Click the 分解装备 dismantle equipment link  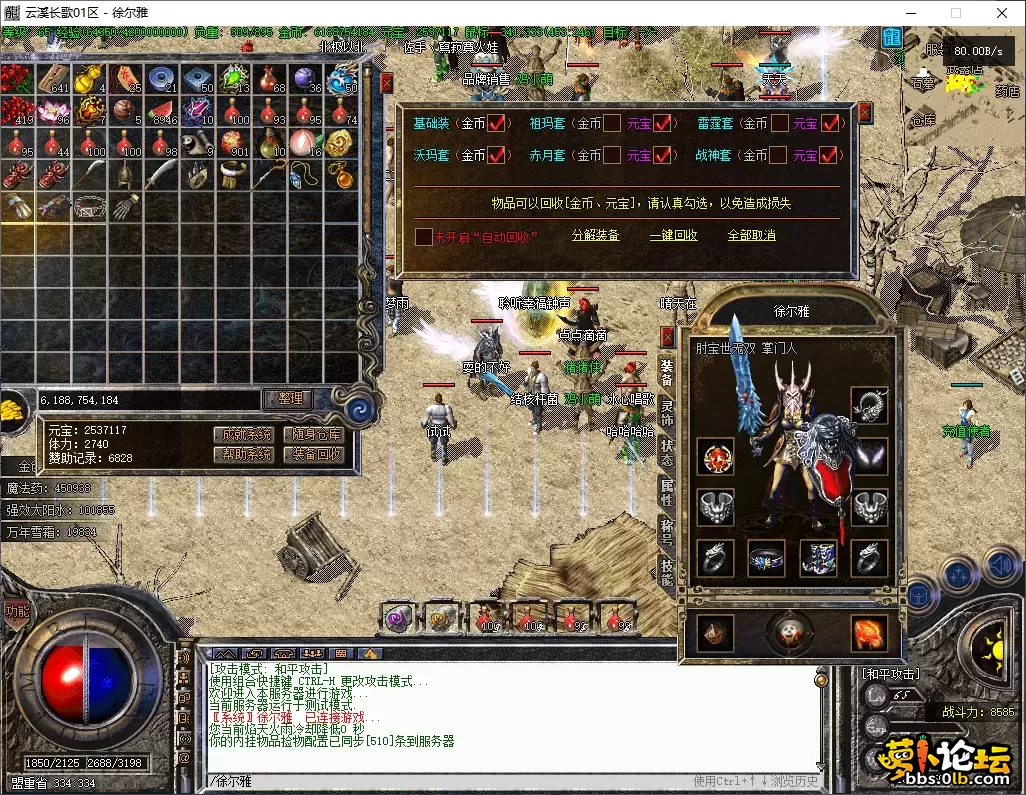pyautogui.click(x=595, y=236)
